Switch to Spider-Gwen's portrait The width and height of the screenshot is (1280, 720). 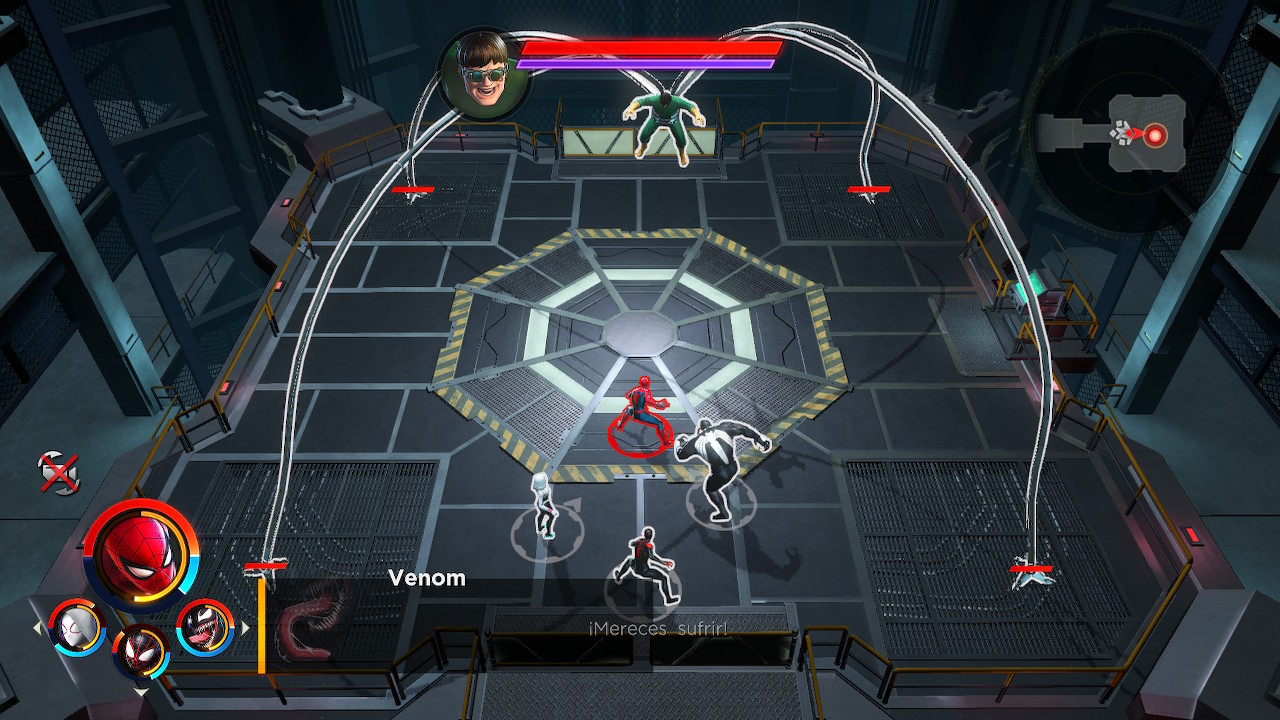pyautogui.click(x=77, y=627)
